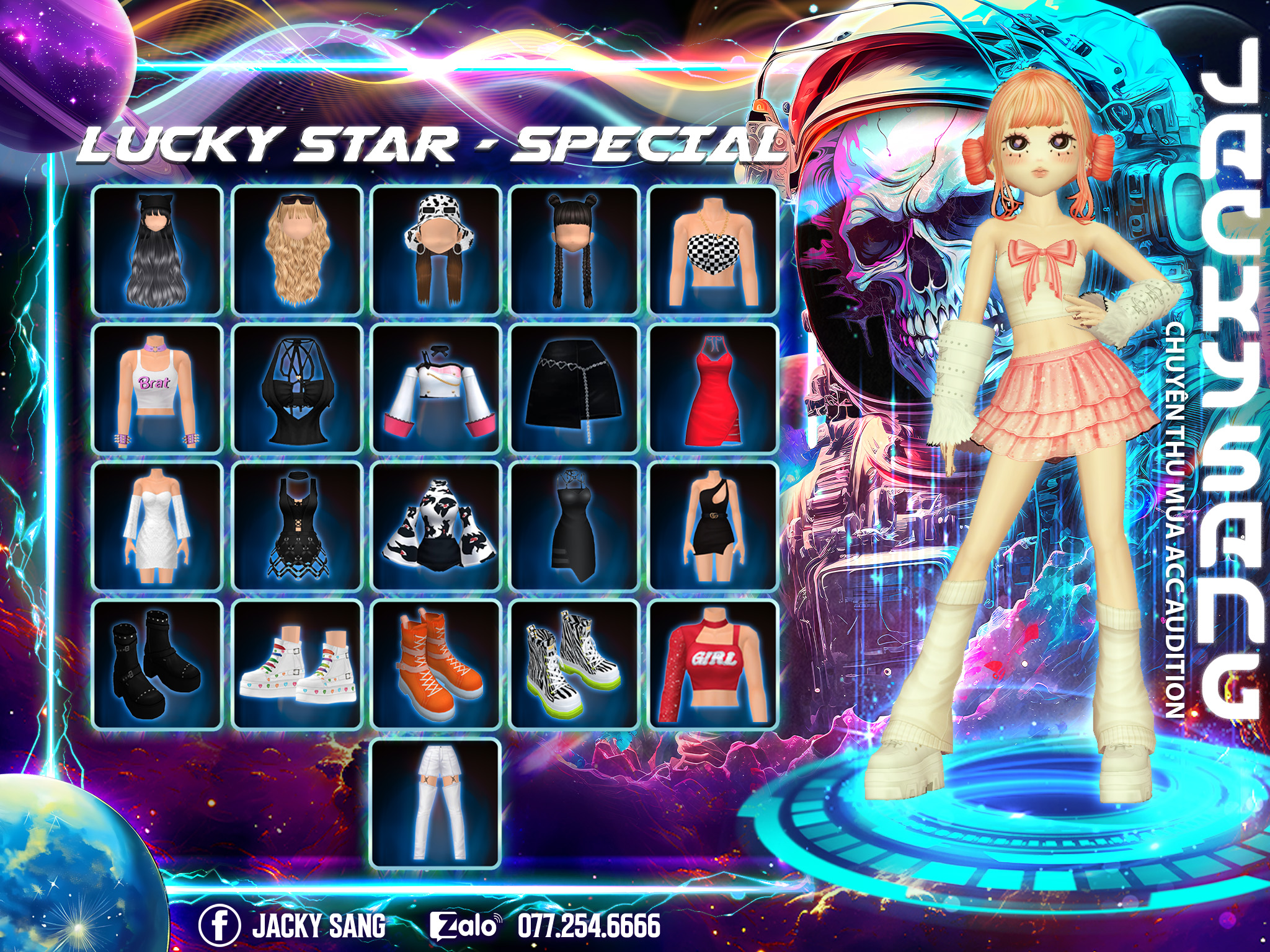
Task: Pick the black strappy halter top
Action: click(x=297, y=389)
